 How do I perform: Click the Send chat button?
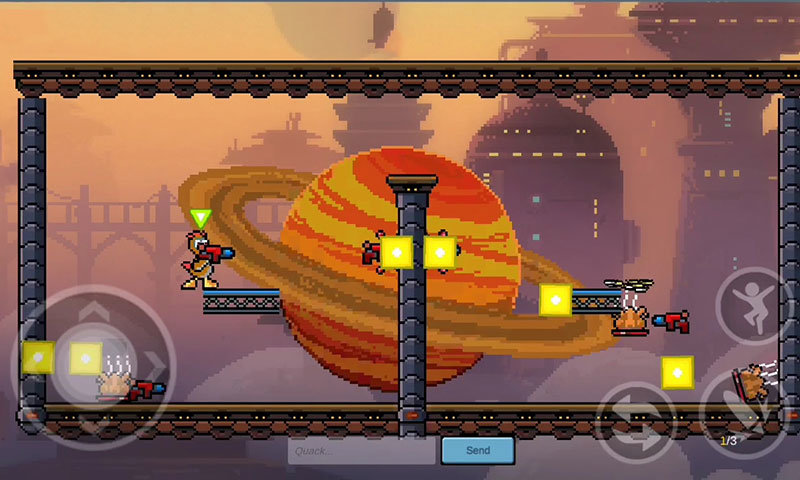478,450
